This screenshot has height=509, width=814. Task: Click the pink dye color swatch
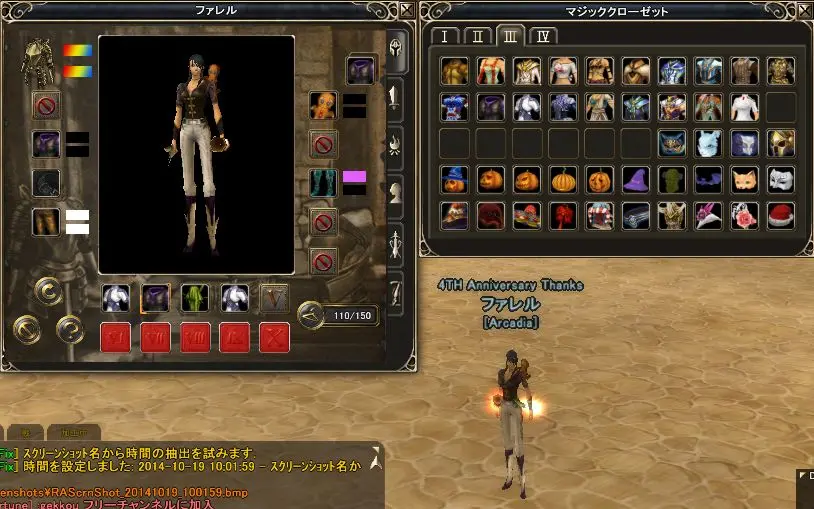[x=354, y=177]
